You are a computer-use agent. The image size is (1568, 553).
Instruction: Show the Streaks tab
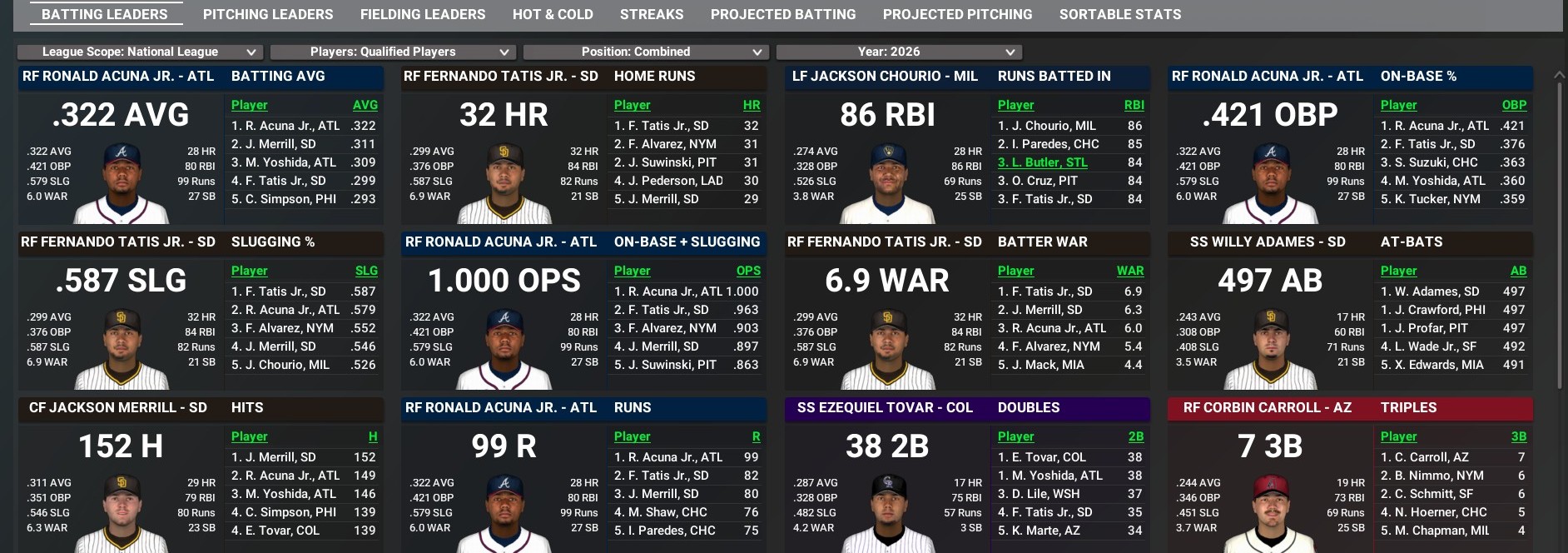[x=652, y=14]
